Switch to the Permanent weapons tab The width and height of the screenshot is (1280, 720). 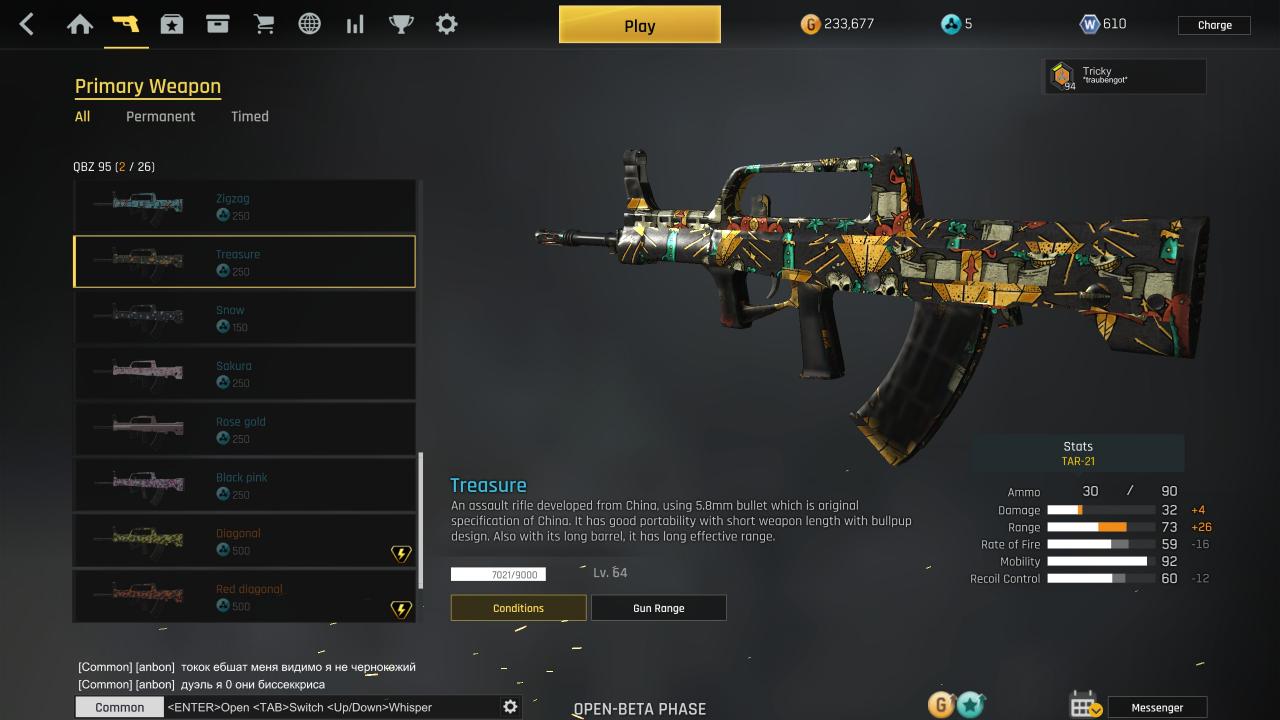[x=160, y=116]
